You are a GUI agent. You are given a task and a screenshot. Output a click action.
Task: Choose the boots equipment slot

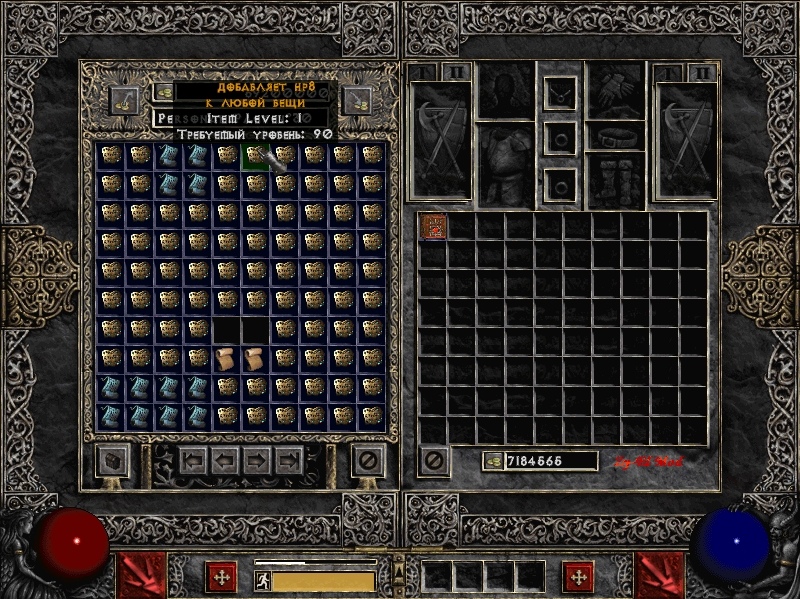tap(616, 180)
